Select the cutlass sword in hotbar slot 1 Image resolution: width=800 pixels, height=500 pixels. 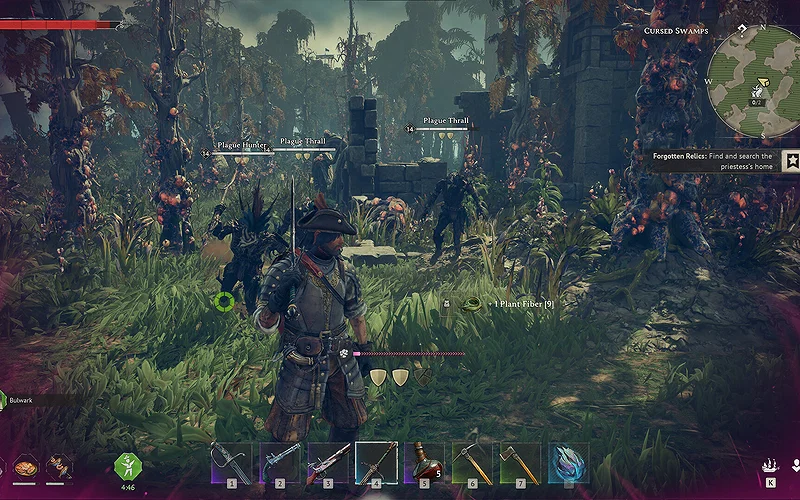(x=231, y=463)
